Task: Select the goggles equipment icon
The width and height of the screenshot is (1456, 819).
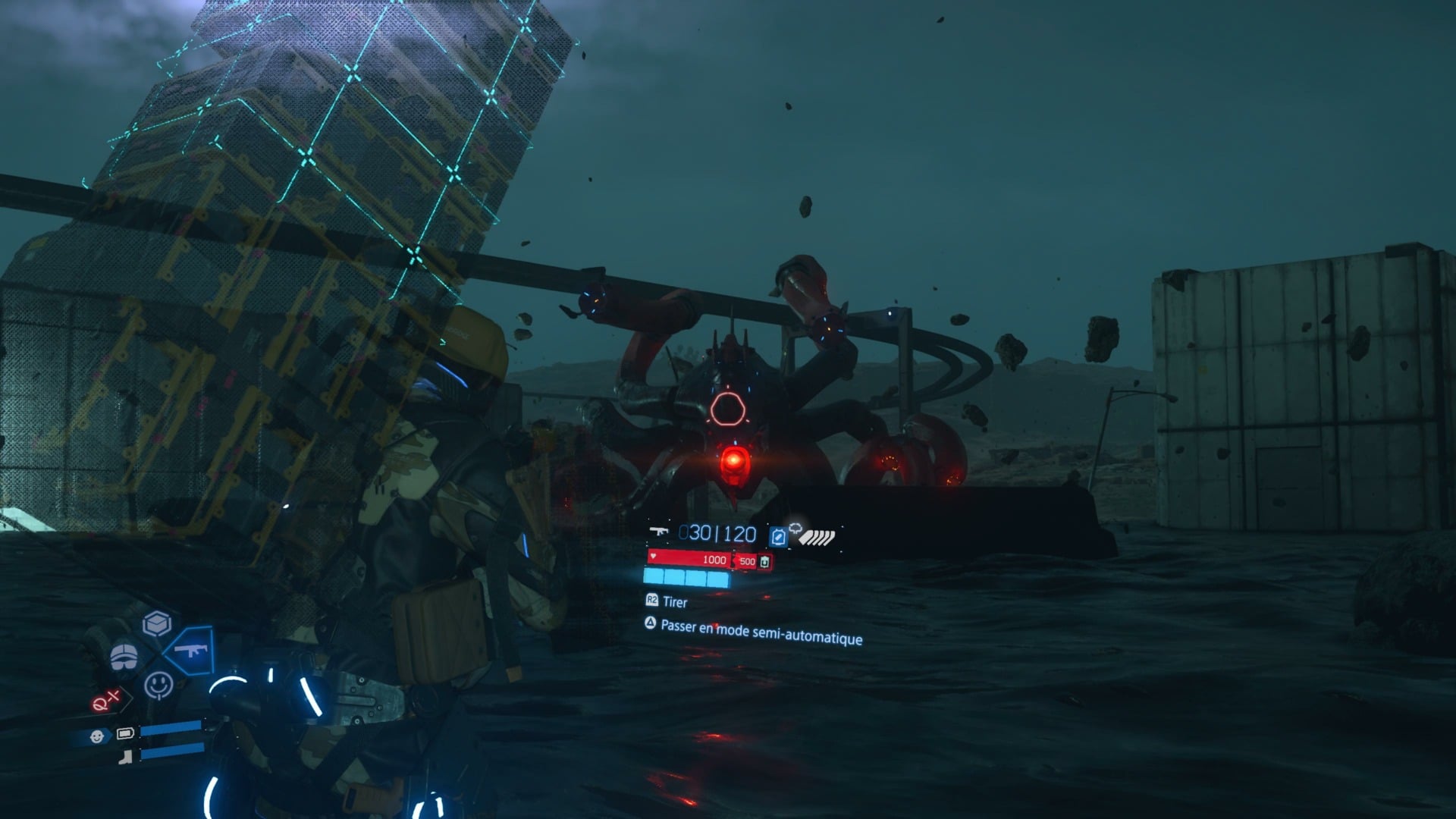Action: click(124, 656)
